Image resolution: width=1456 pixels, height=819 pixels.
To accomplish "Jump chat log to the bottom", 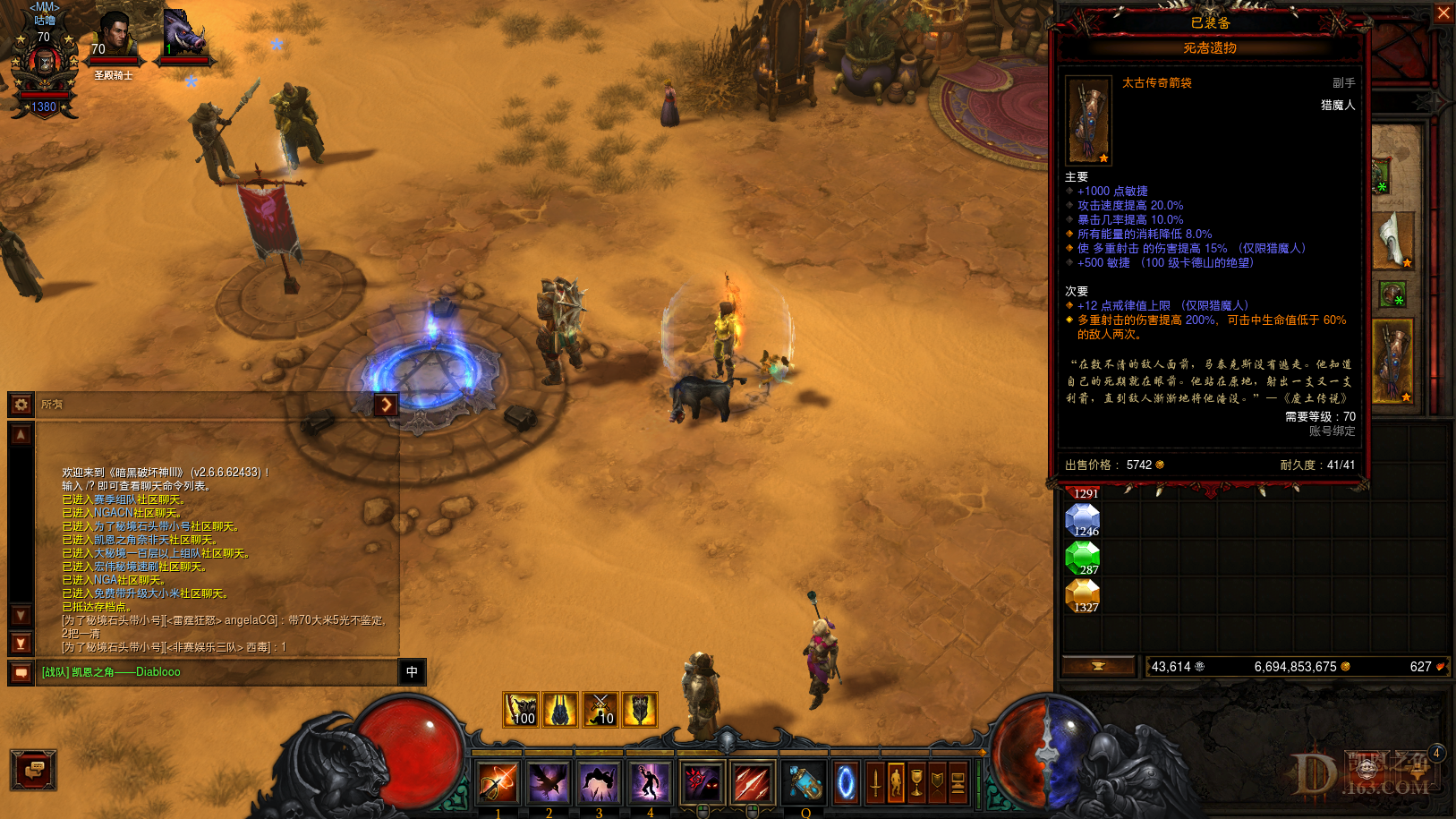I will [x=21, y=644].
